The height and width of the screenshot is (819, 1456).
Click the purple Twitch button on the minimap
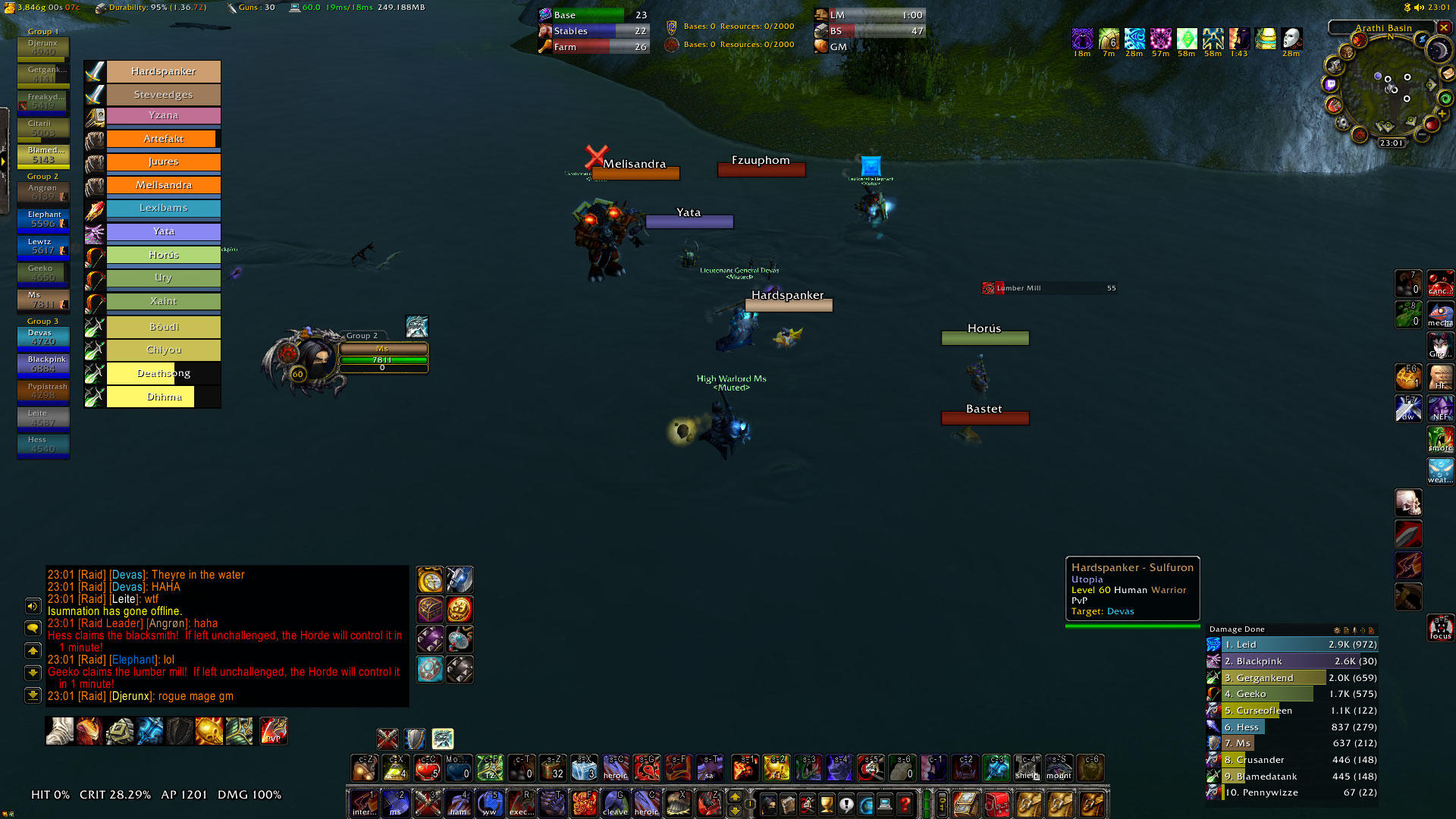pos(1331,84)
